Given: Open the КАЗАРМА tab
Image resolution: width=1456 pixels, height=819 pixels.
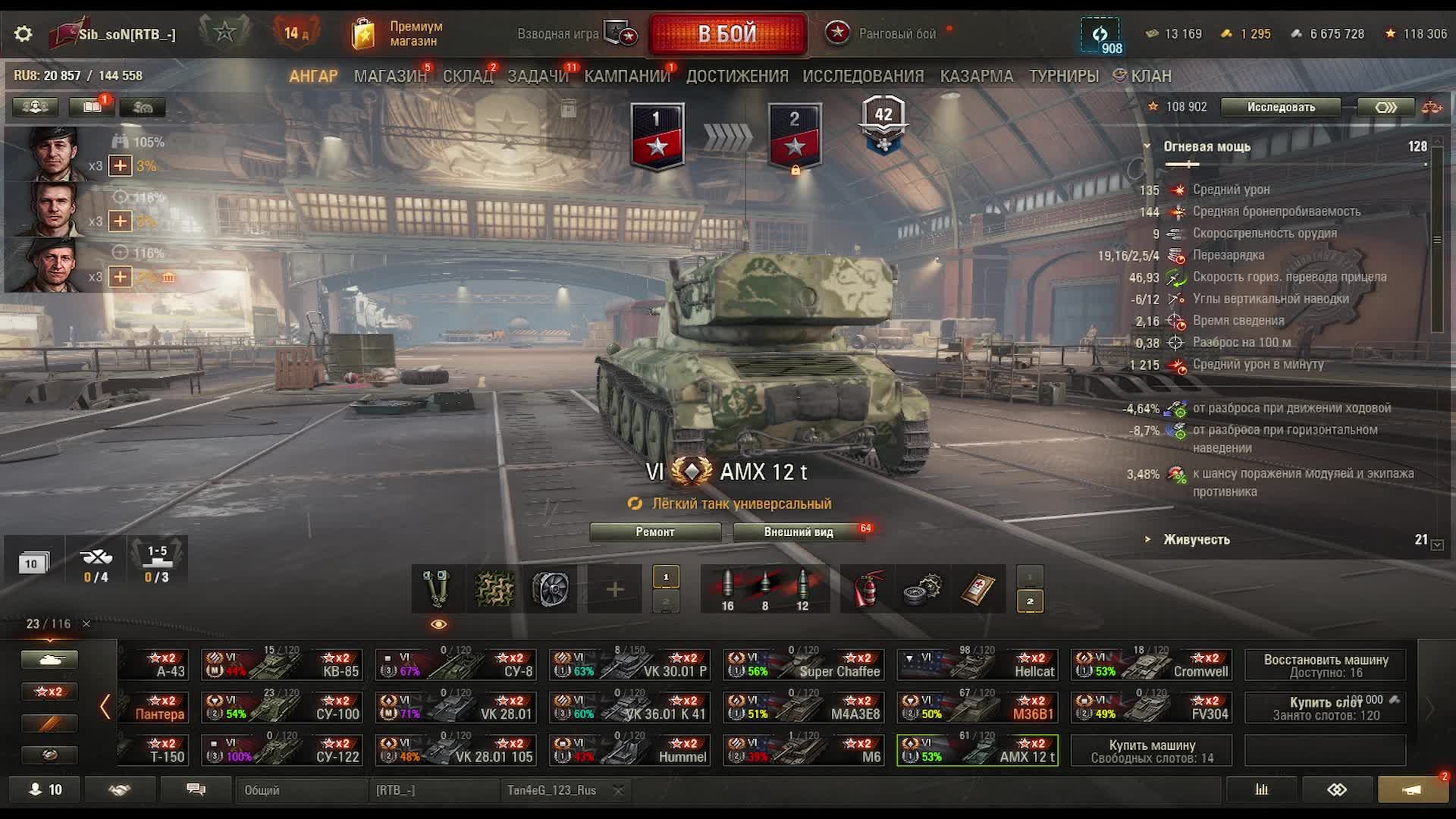Looking at the screenshot, I should click(976, 76).
